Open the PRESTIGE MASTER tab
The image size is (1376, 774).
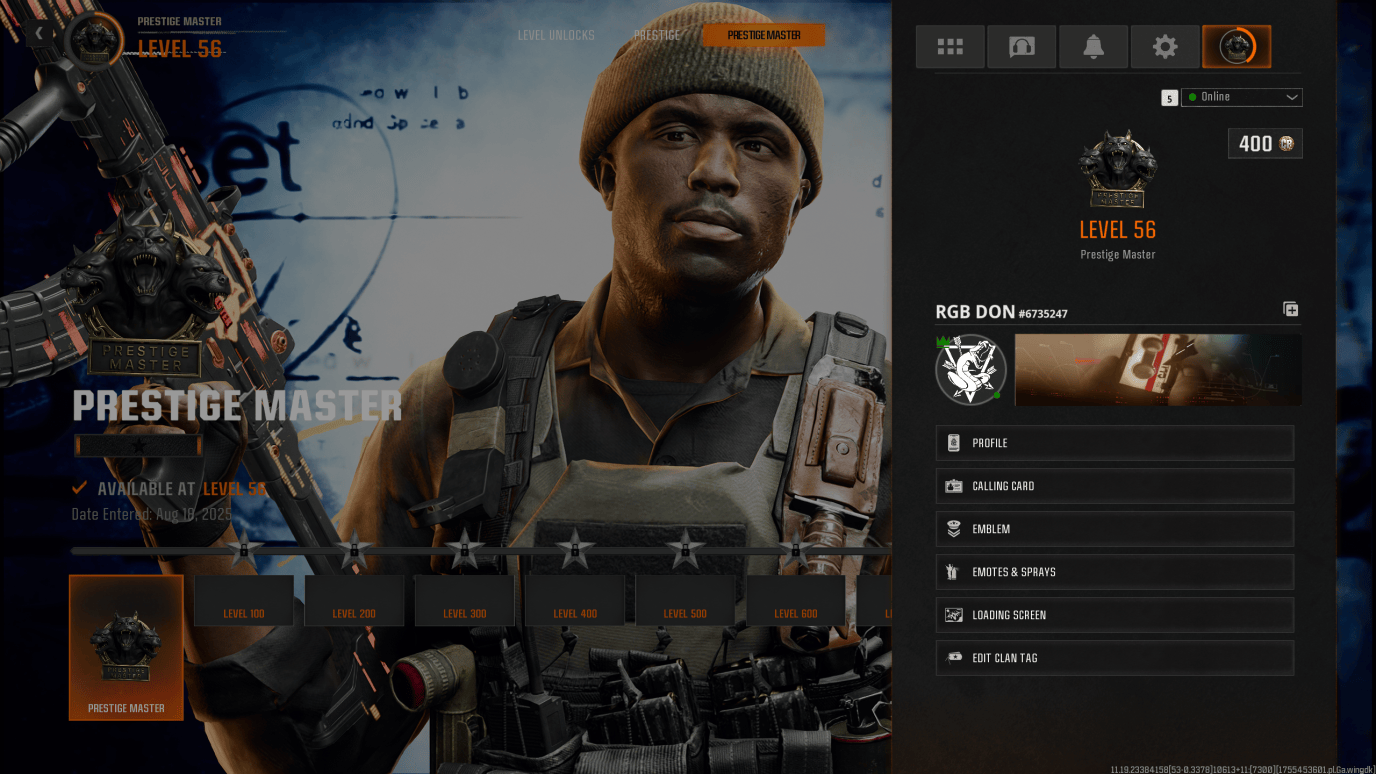click(763, 34)
